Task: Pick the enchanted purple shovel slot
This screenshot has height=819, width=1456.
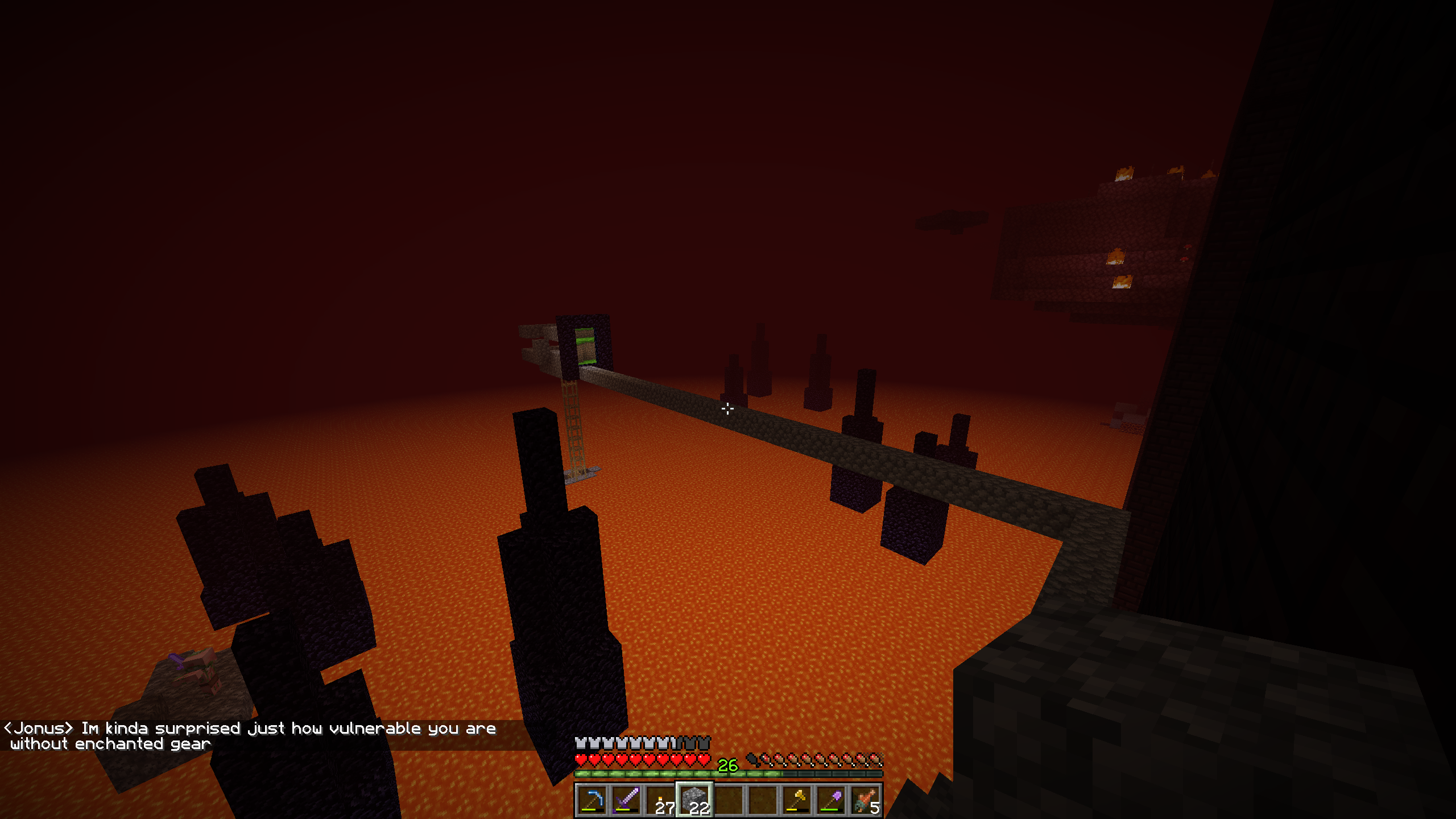Action: 831,801
